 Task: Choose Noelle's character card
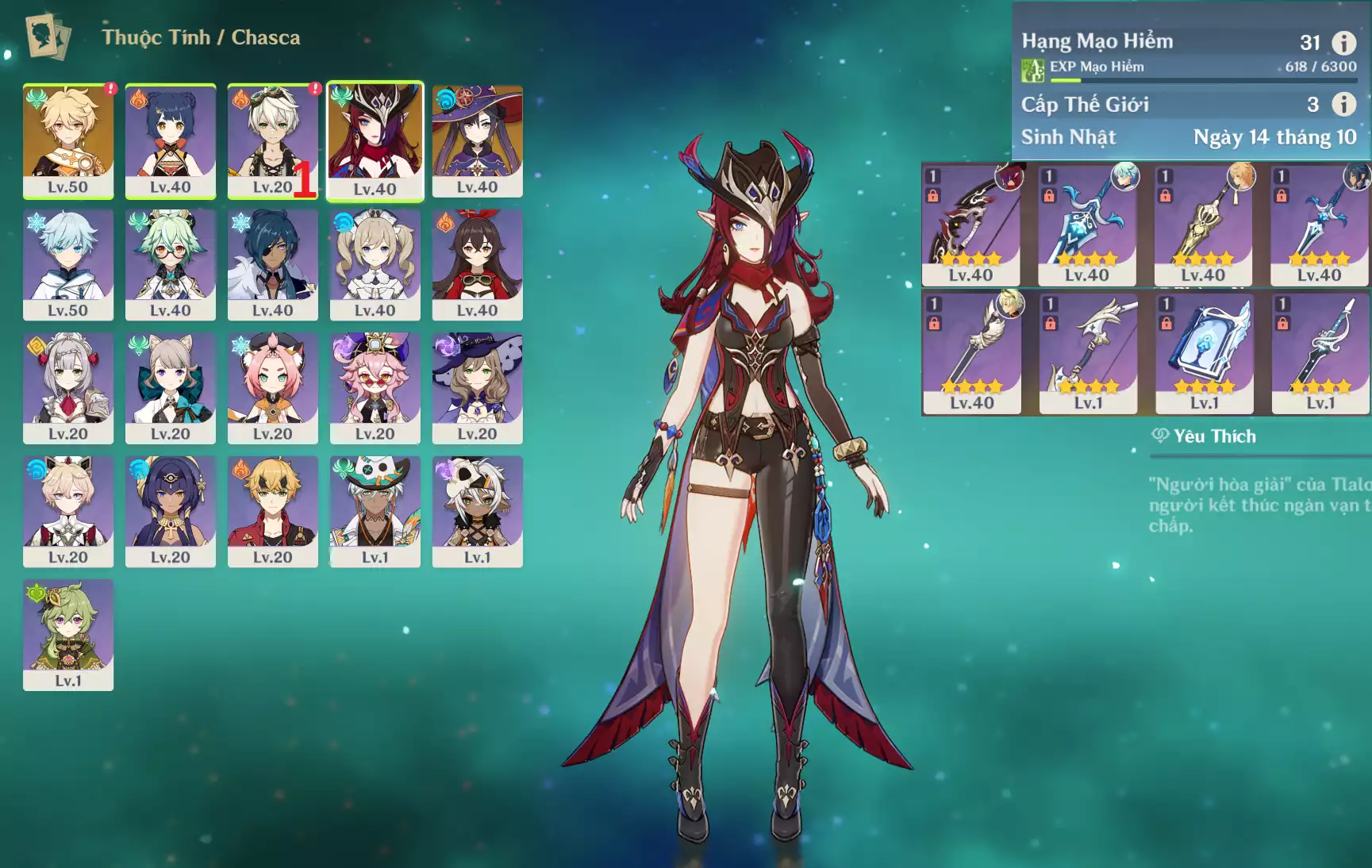pyautogui.click(x=68, y=387)
